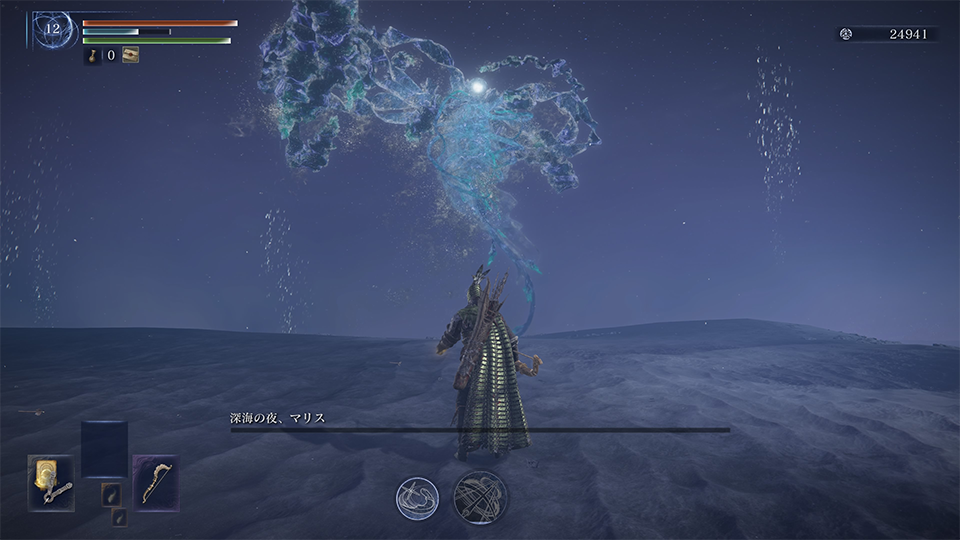Image resolution: width=960 pixels, height=540 pixels.
Task: Click the sealed letter item icon
Action: tap(130, 56)
